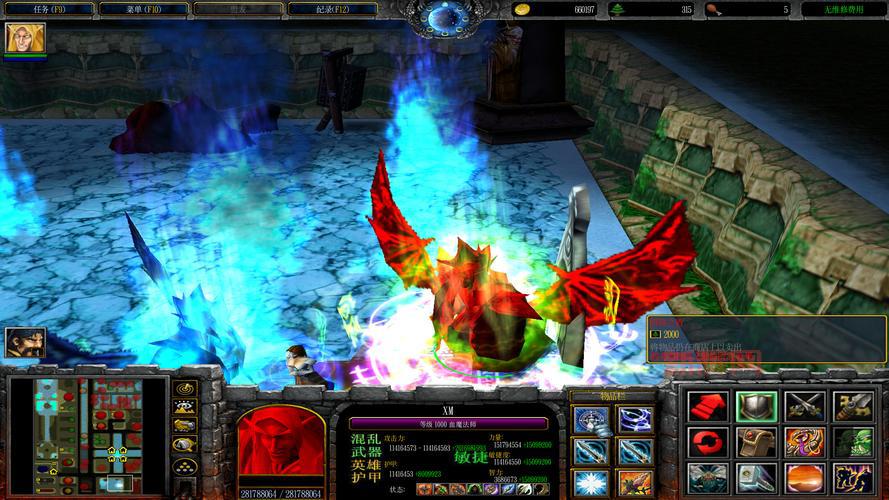Toggle minimap terrain display eye button
Image resolution: width=889 pixels, height=500 pixels.
[x=184, y=406]
